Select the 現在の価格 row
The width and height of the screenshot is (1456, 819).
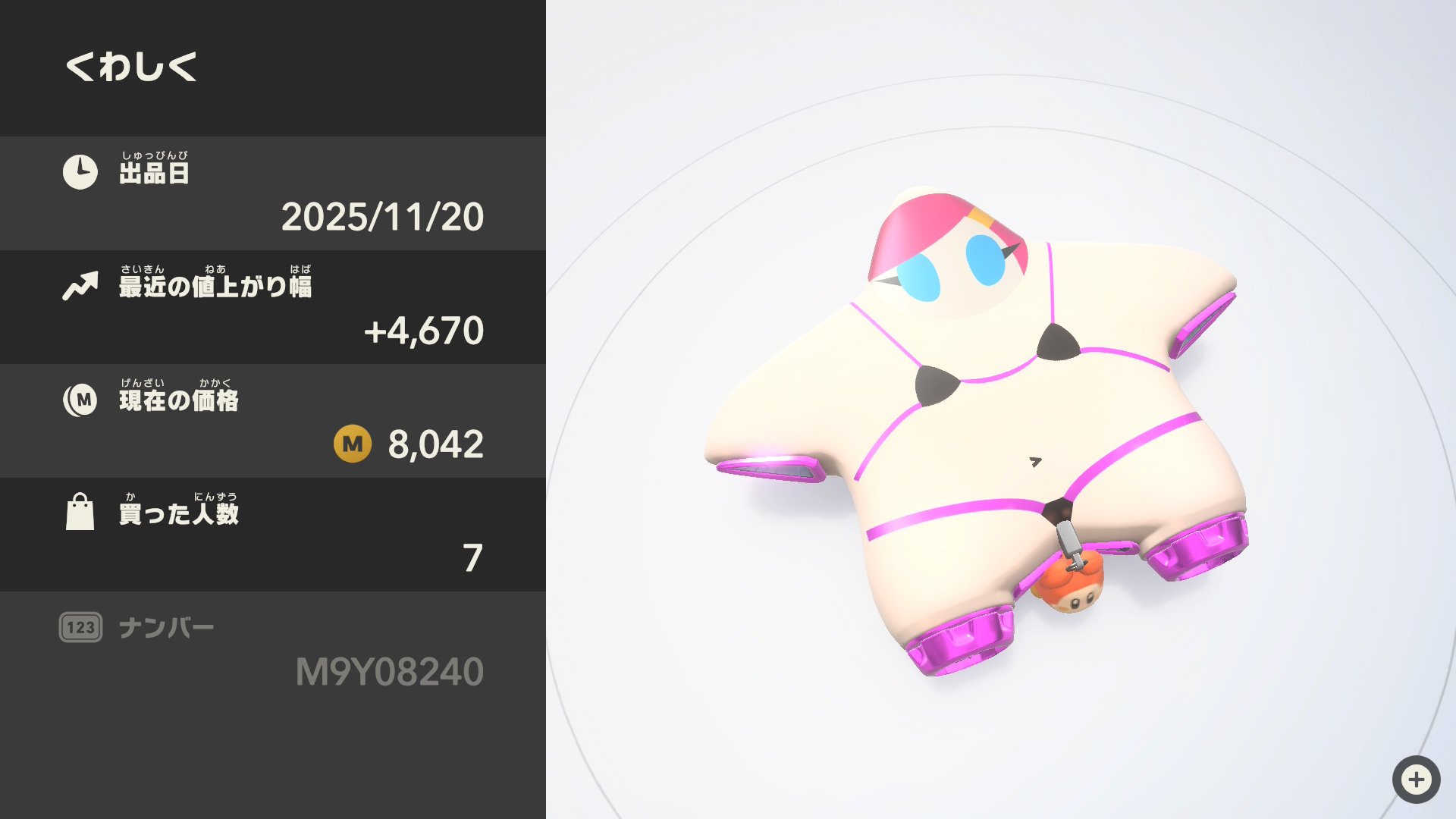click(273, 421)
